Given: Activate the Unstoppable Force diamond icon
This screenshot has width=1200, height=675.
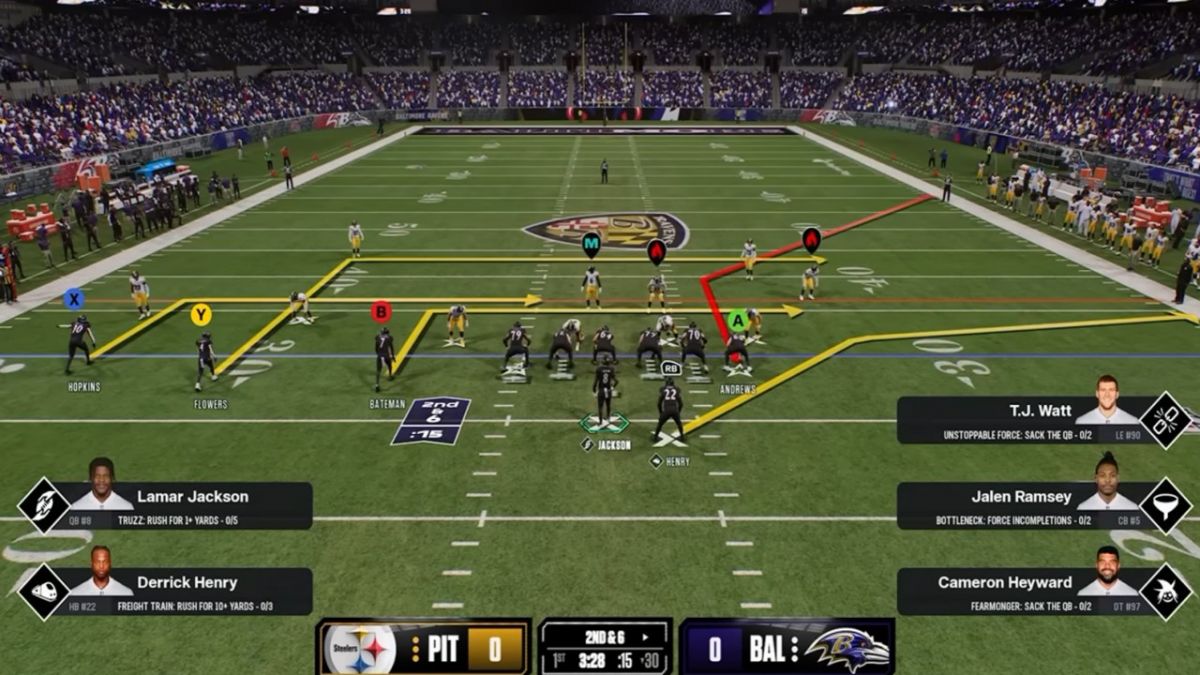Looking at the screenshot, I should coord(1166,420).
